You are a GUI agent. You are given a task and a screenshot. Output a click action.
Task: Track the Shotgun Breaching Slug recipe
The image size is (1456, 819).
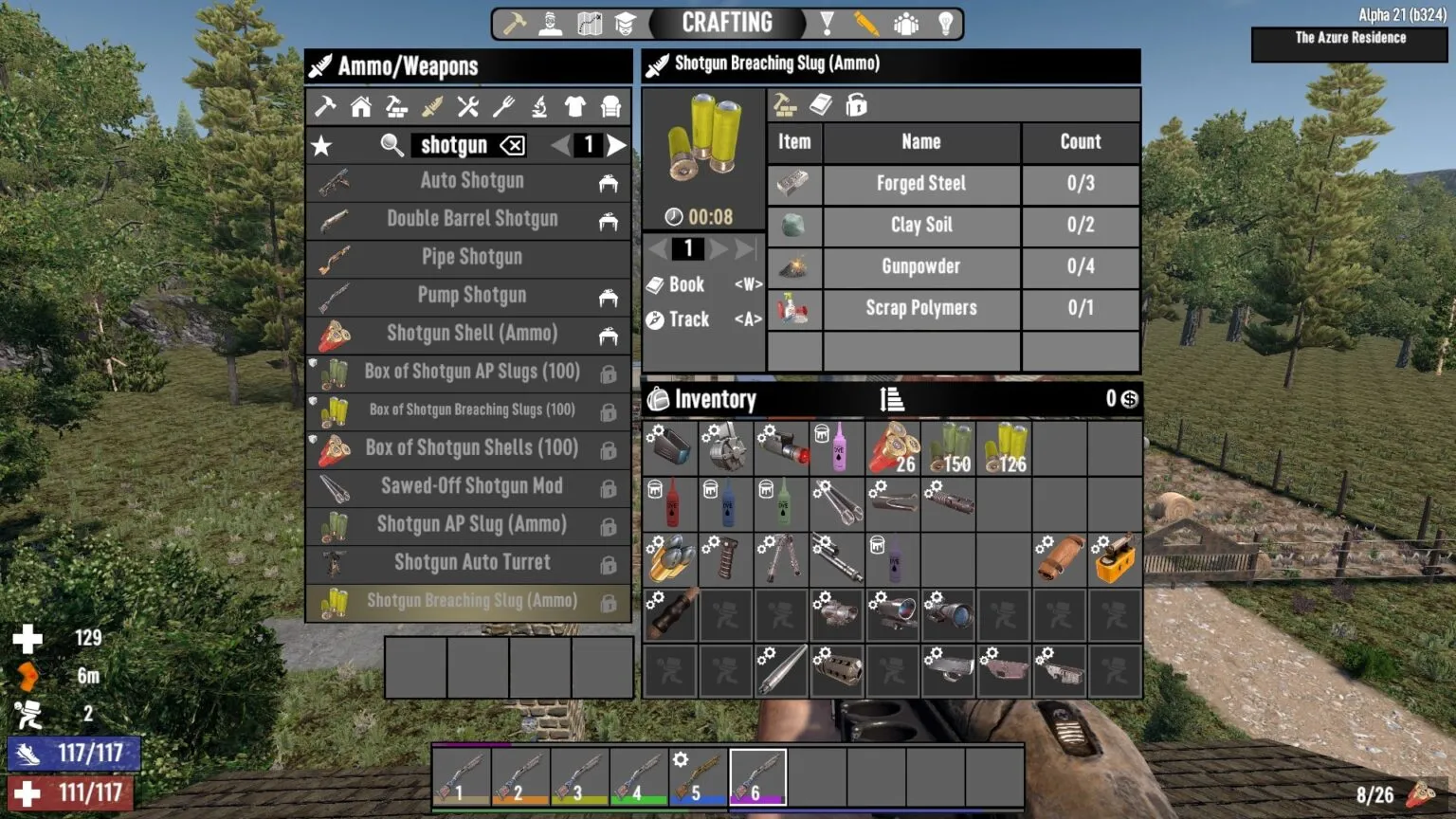pos(684,319)
